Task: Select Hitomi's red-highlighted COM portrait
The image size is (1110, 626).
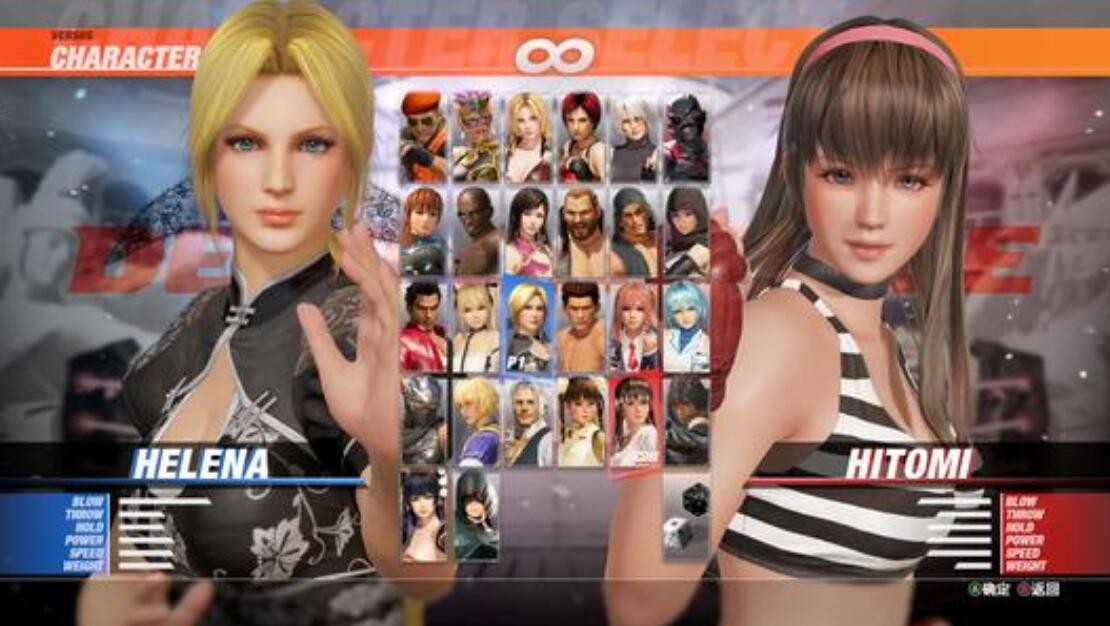Action: (x=633, y=420)
